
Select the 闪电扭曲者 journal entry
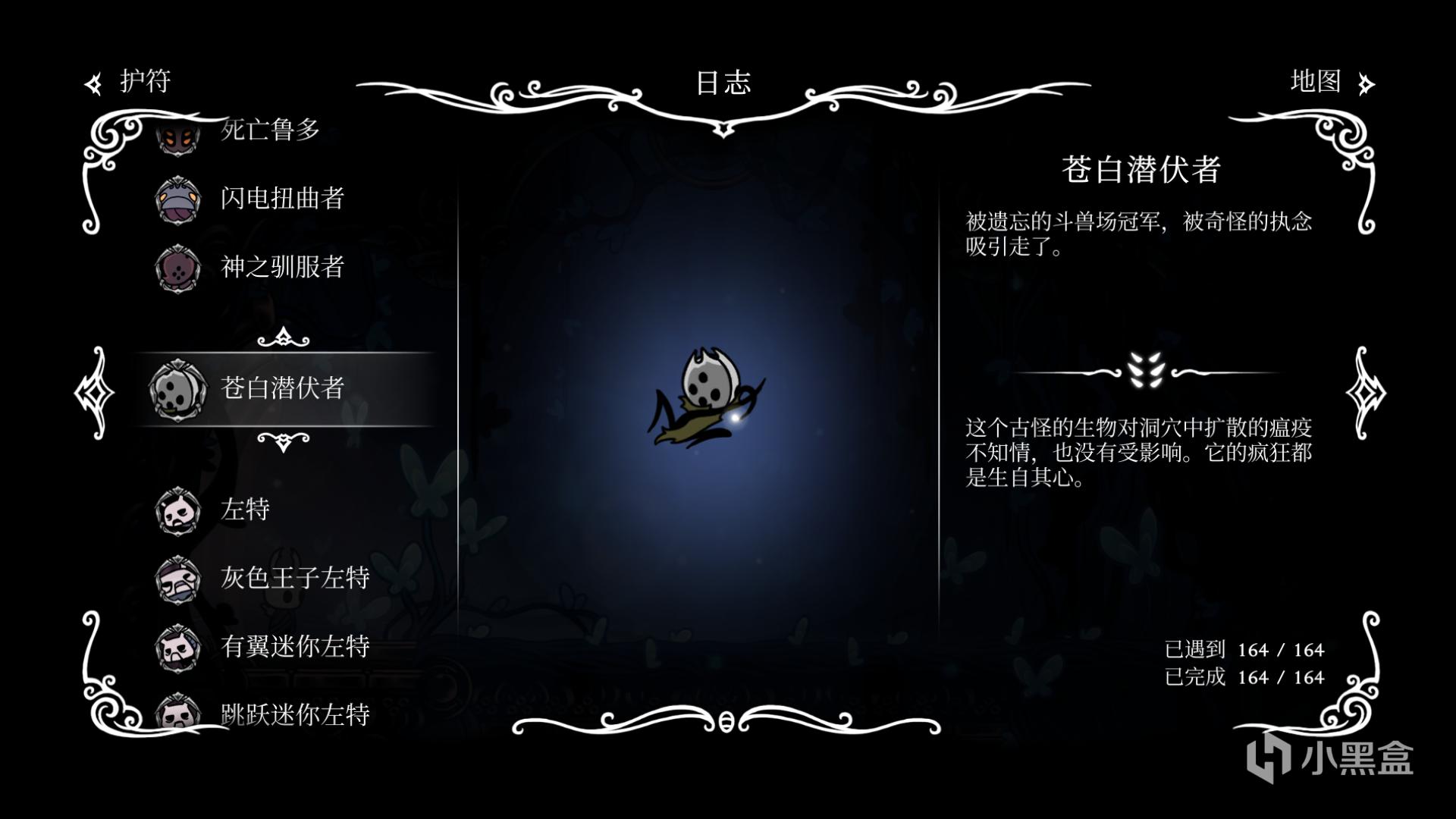(x=281, y=199)
